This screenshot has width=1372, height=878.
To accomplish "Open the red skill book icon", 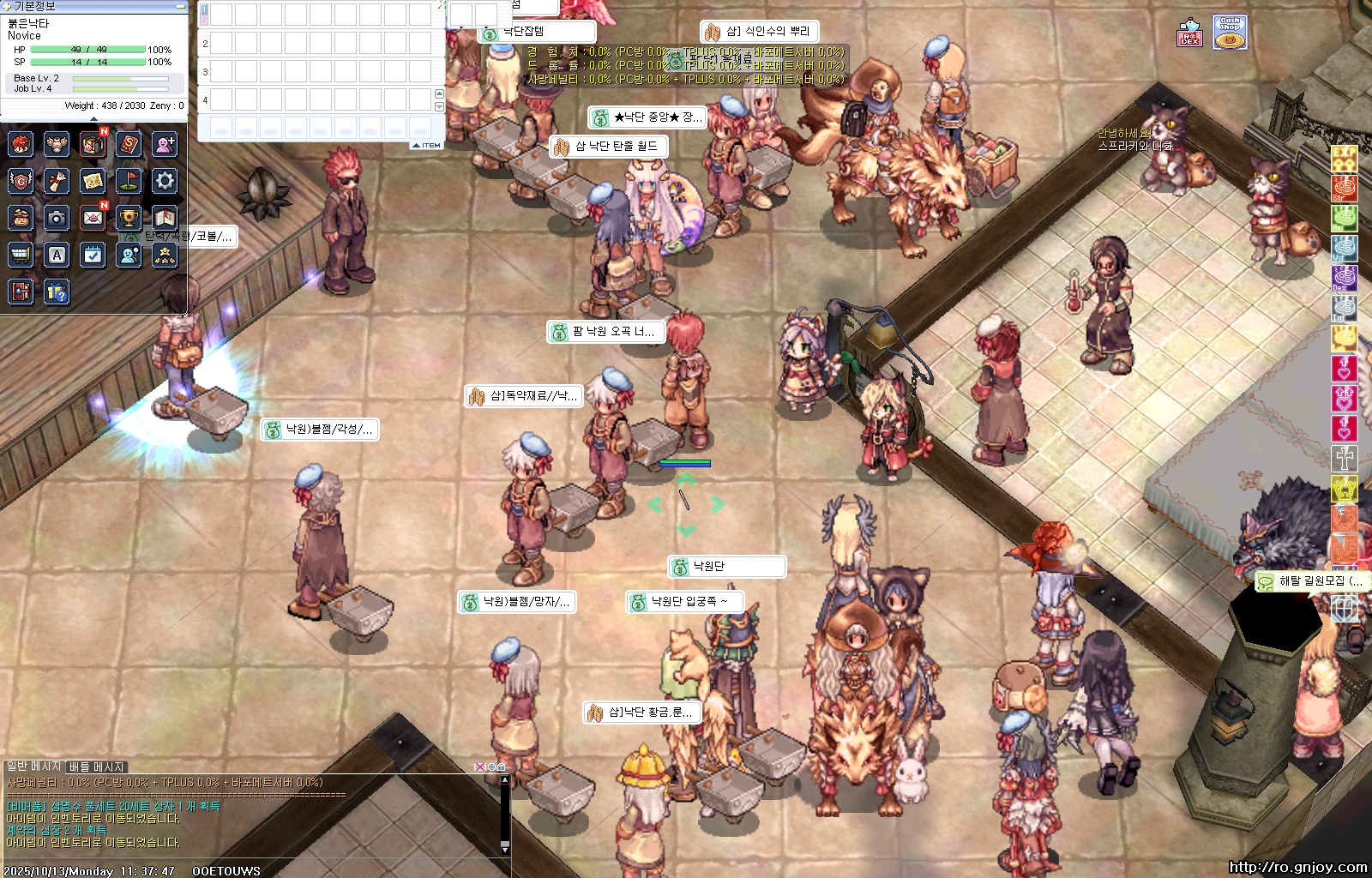I will coord(129,144).
